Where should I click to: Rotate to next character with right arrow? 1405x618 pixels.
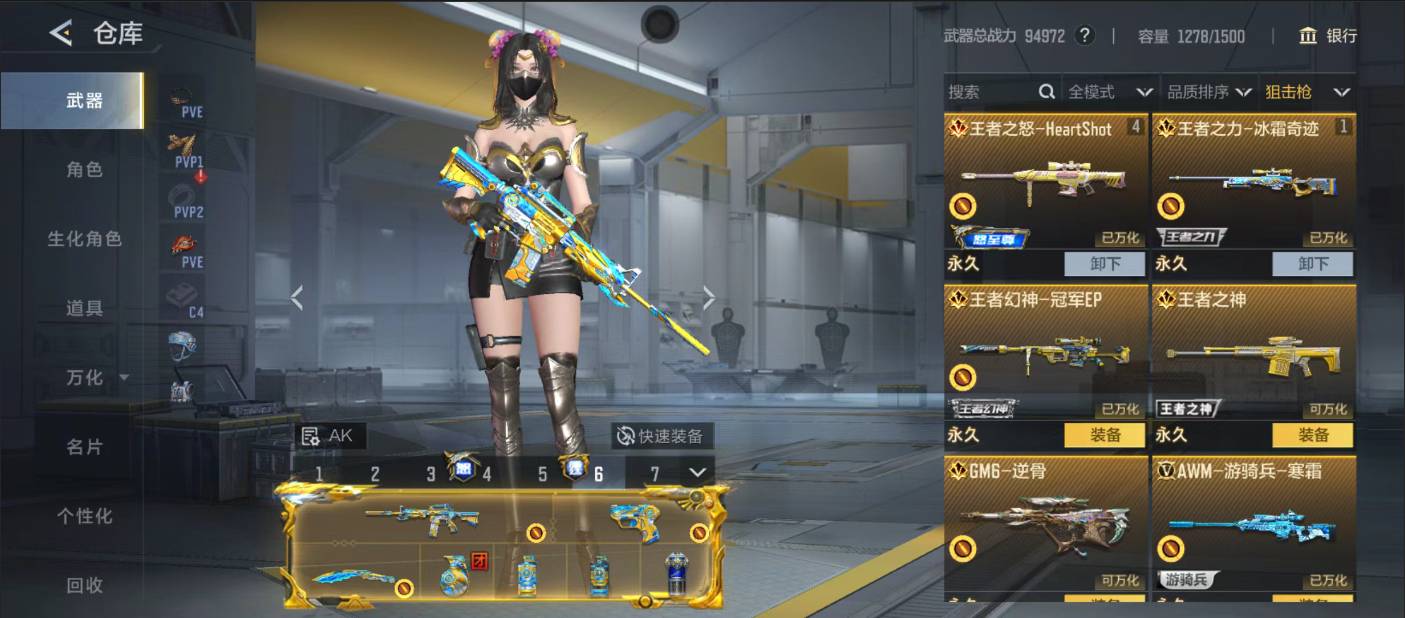point(708,297)
